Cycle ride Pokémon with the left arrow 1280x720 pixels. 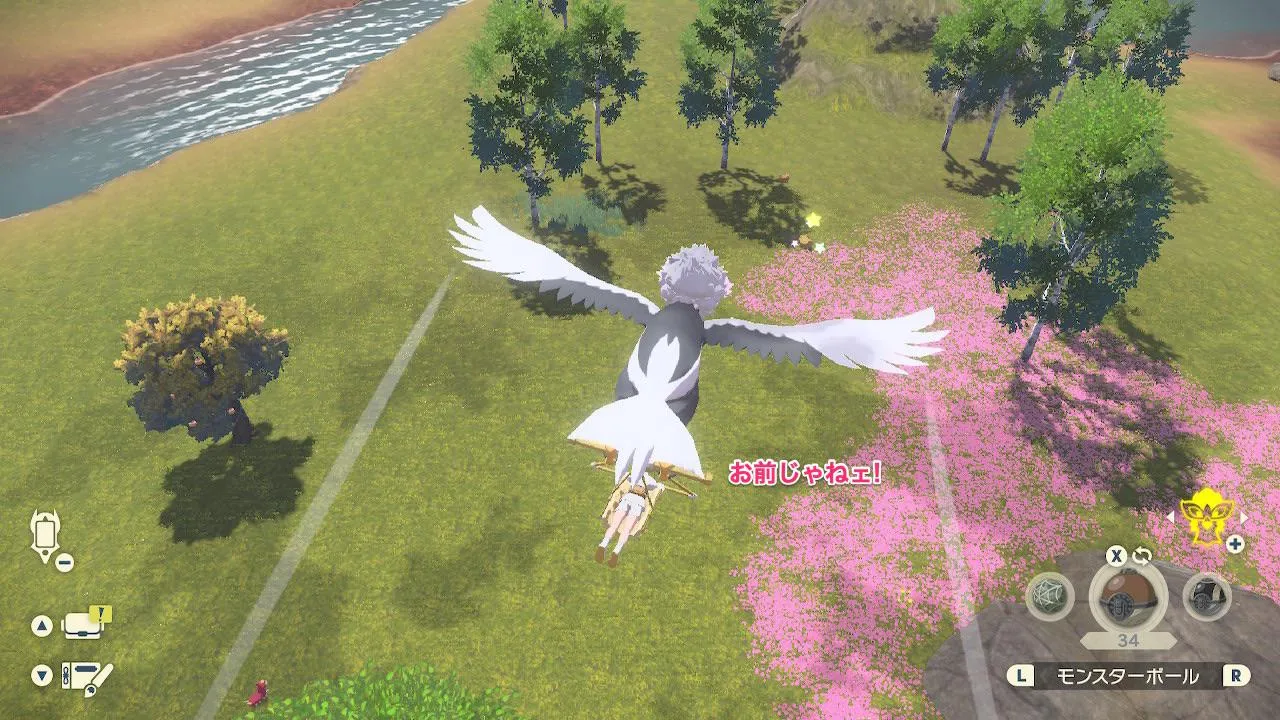pyautogui.click(x=1171, y=517)
